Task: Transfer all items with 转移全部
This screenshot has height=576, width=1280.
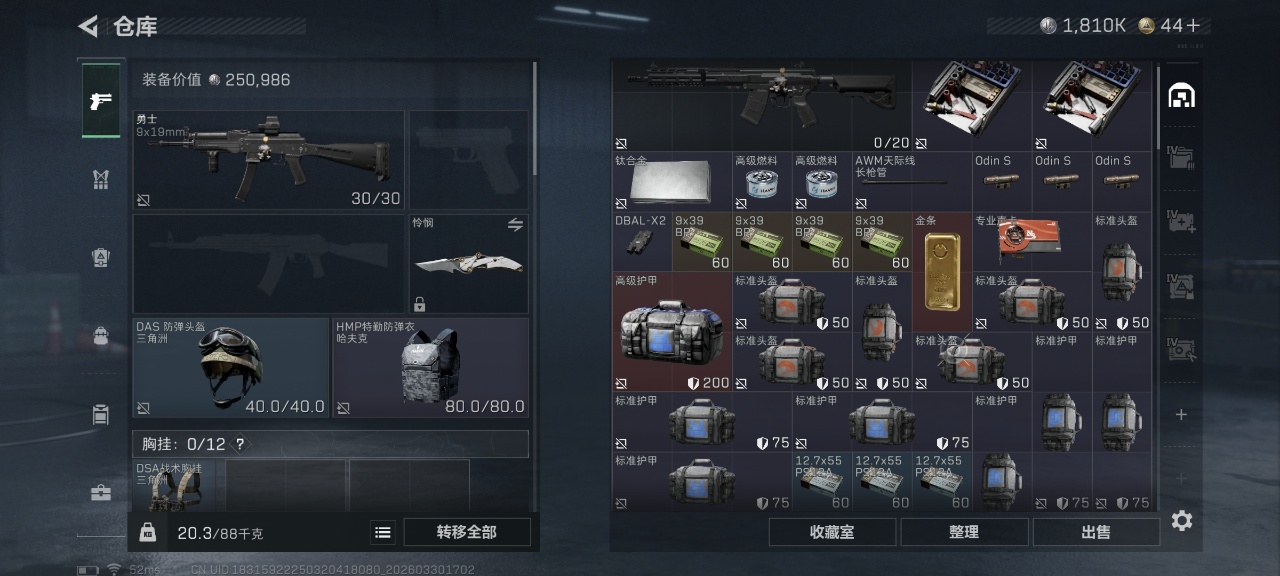Action: pos(466,532)
